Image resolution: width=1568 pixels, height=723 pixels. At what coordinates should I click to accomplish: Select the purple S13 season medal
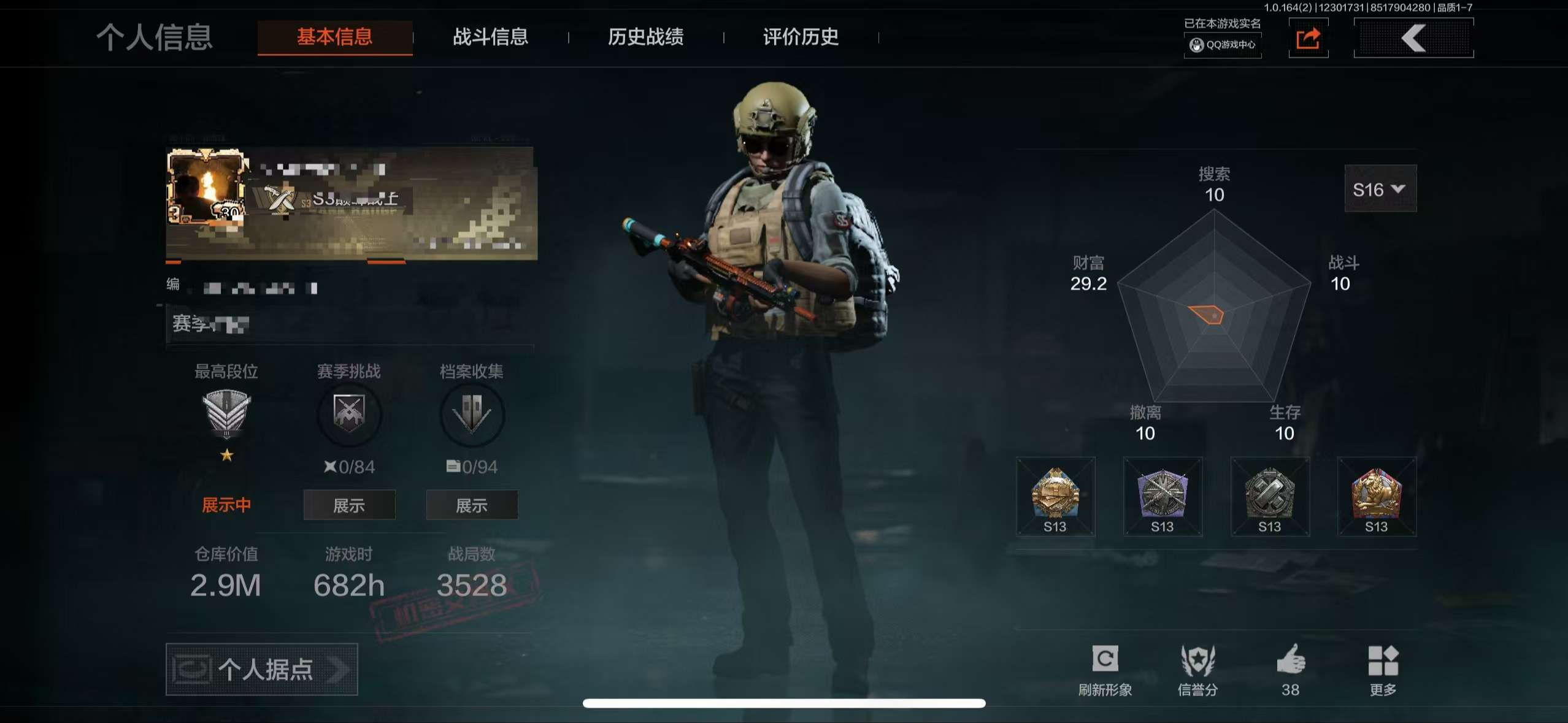click(x=1164, y=495)
